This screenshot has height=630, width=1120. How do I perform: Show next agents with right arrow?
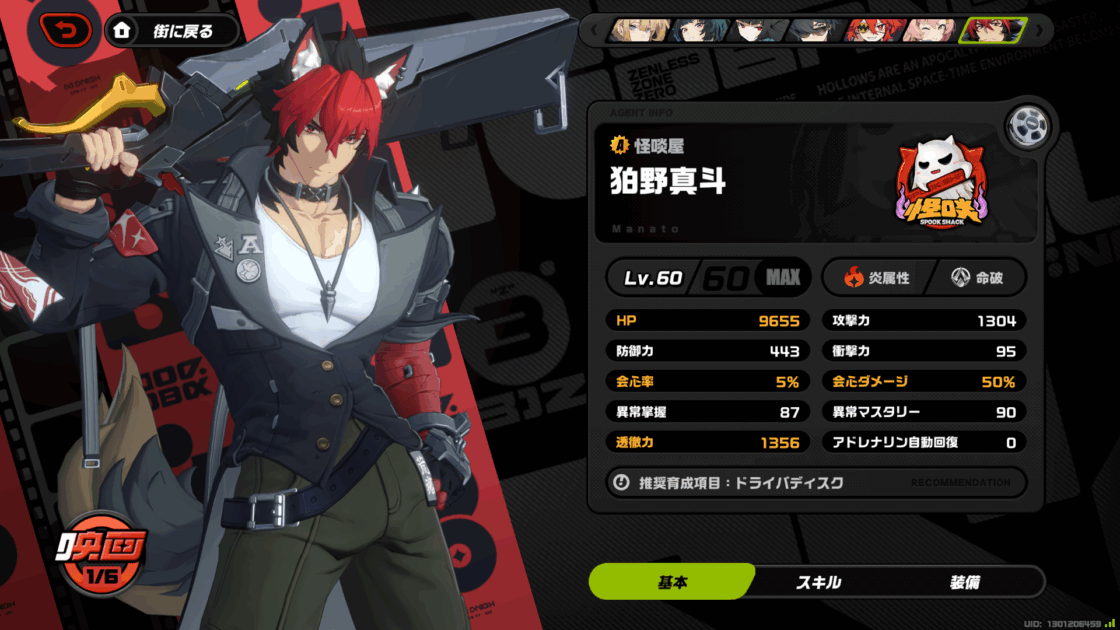pyautogui.click(x=1038, y=30)
